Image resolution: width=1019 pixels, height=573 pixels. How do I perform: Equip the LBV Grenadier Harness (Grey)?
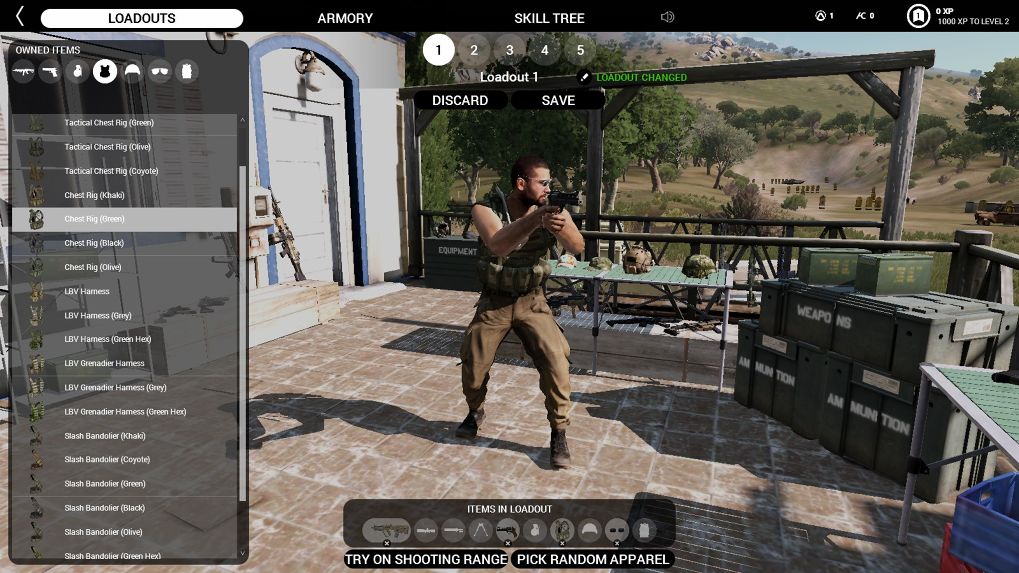[115, 388]
